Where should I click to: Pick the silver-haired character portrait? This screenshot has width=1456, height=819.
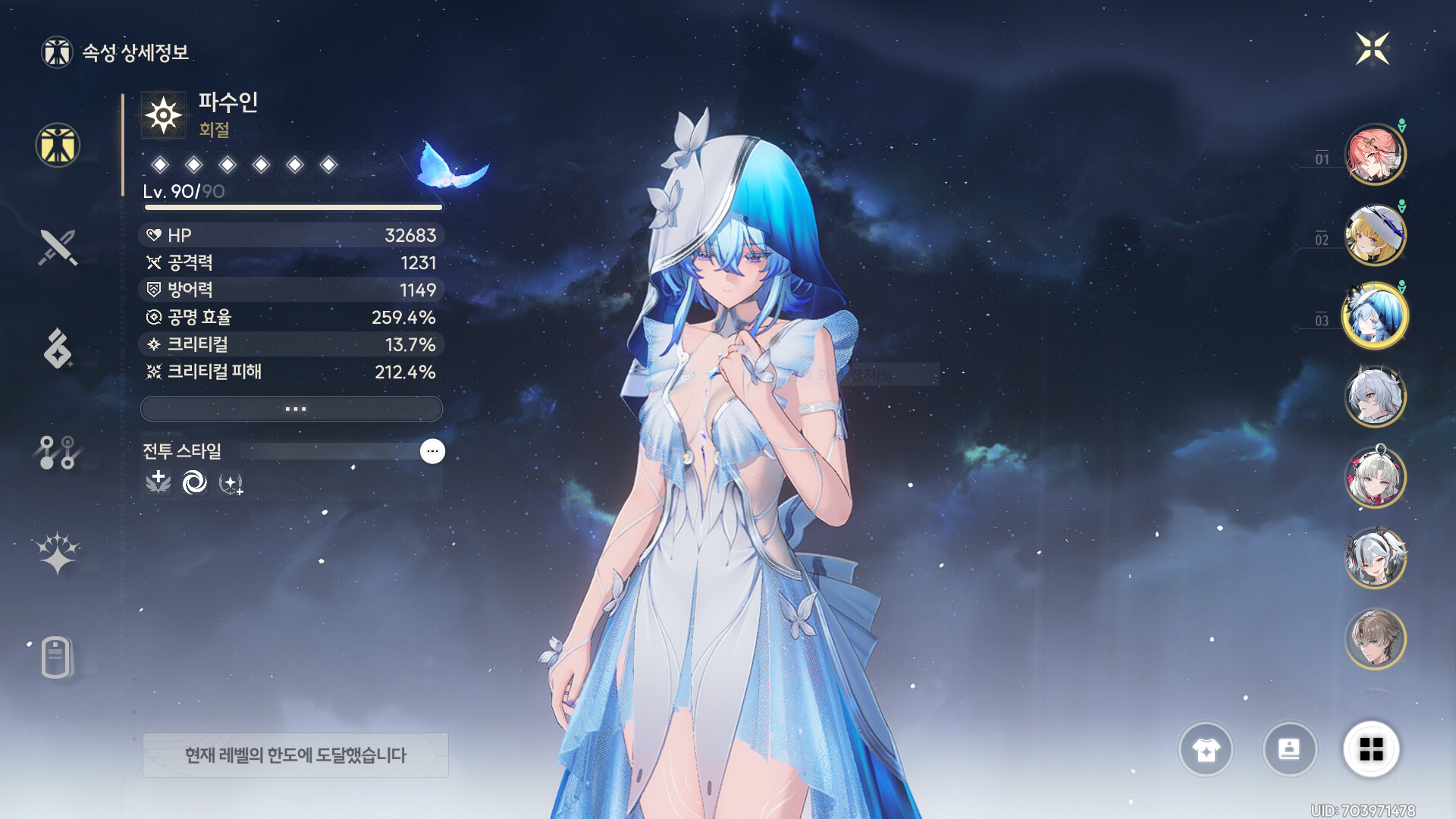click(1375, 396)
